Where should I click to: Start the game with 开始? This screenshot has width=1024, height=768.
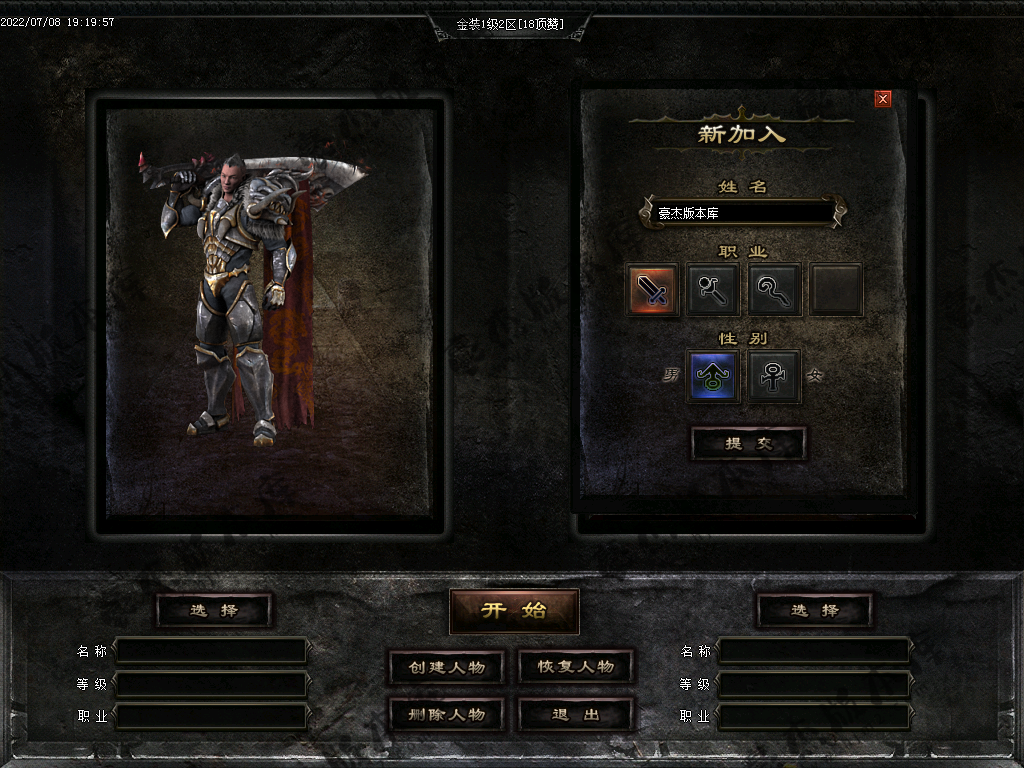point(514,611)
